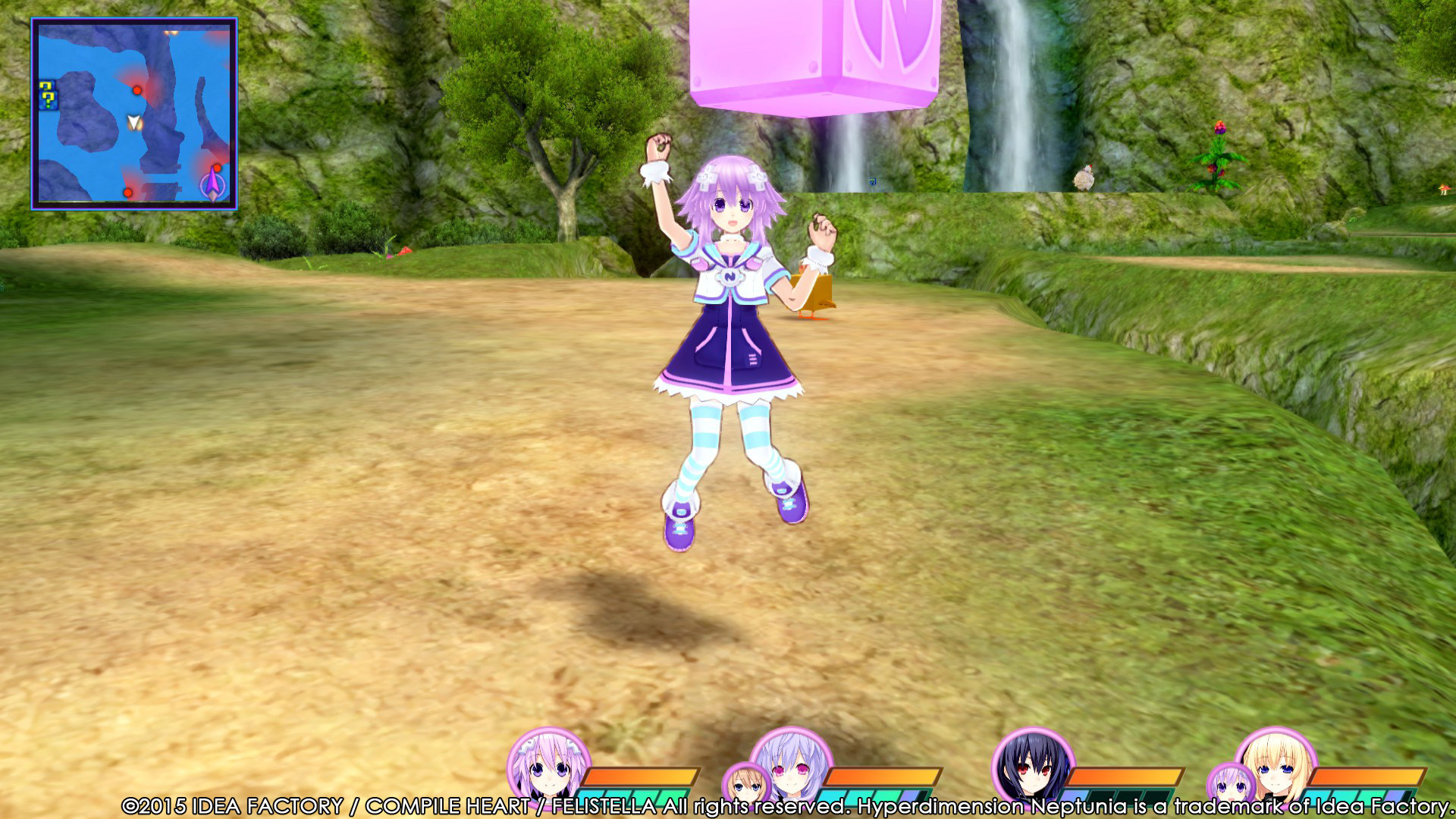The width and height of the screenshot is (1456, 819).
Task: Click the yellow question-mark blocks on the minimap
Action: point(48,95)
